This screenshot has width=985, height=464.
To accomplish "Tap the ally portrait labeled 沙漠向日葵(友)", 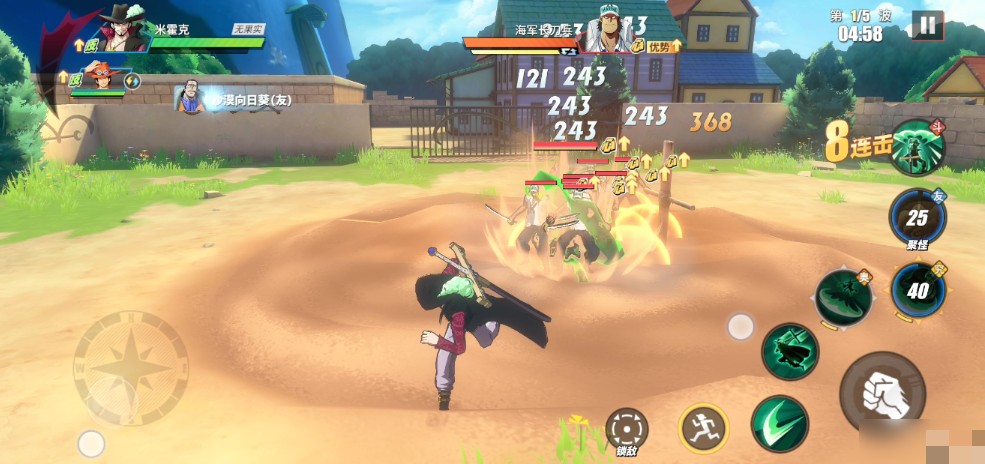I will pos(190,99).
